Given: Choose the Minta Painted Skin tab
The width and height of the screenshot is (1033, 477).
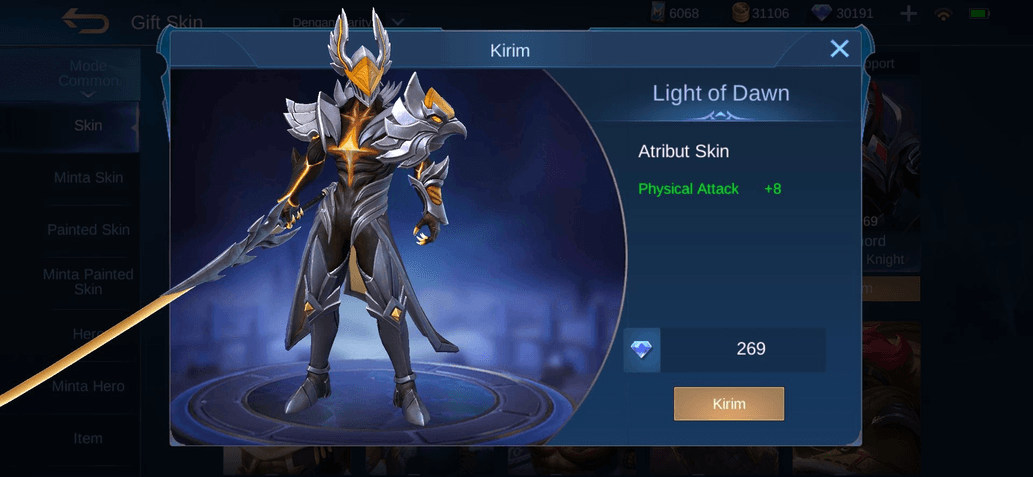Looking at the screenshot, I should coord(88,282).
